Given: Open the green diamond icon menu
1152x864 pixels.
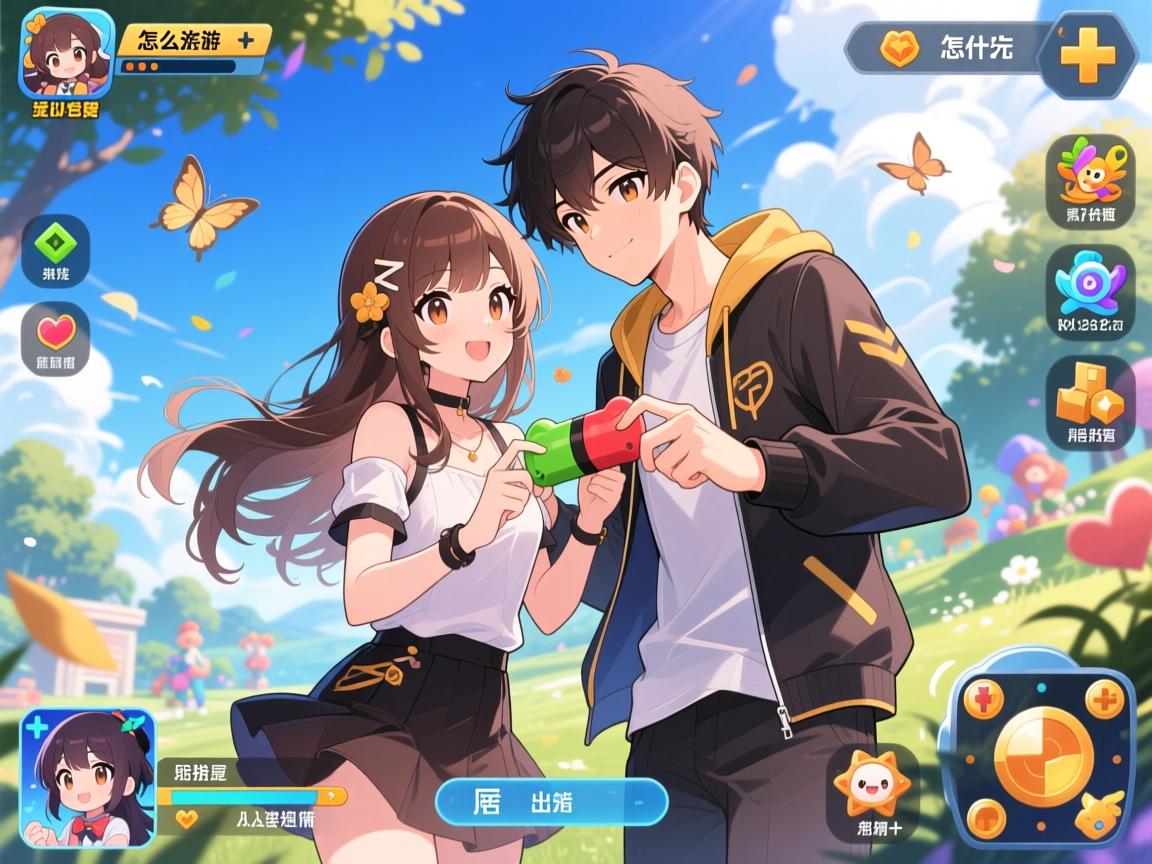Looking at the screenshot, I should 55,243.
